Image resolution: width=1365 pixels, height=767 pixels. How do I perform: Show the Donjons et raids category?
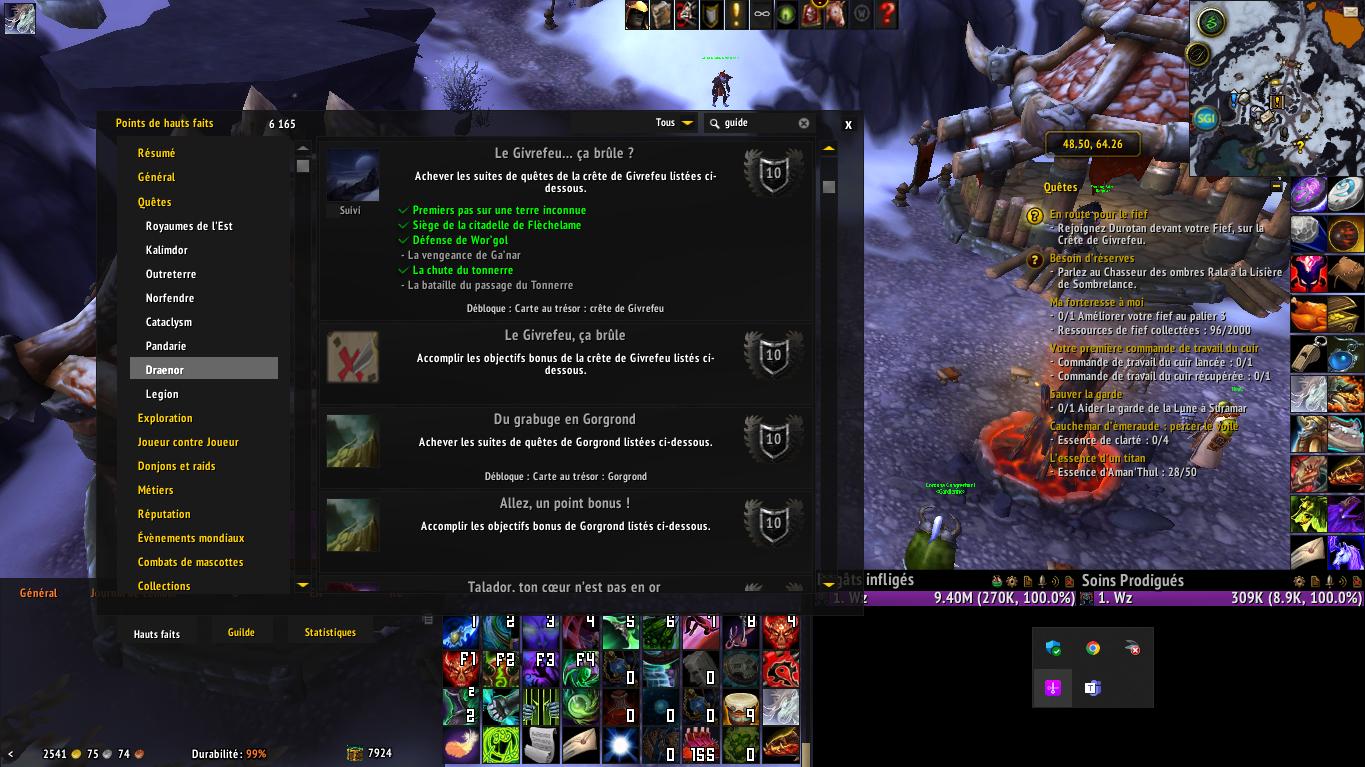click(177, 466)
